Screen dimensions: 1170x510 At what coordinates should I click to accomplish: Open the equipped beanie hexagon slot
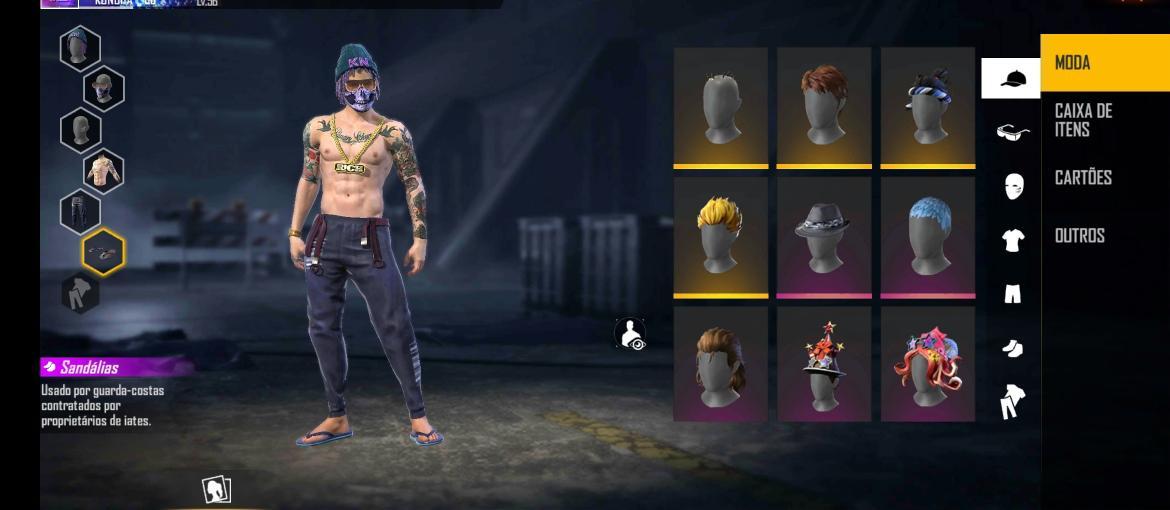pyautogui.click(x=80, y=48)
